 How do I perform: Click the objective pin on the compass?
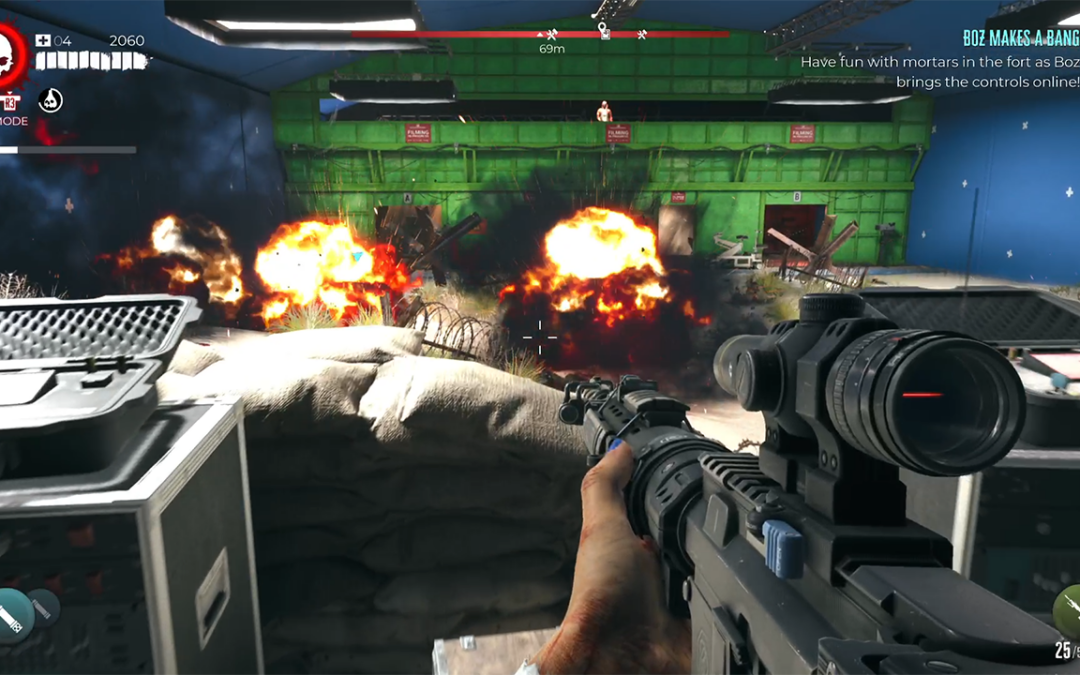coord(604,32)
